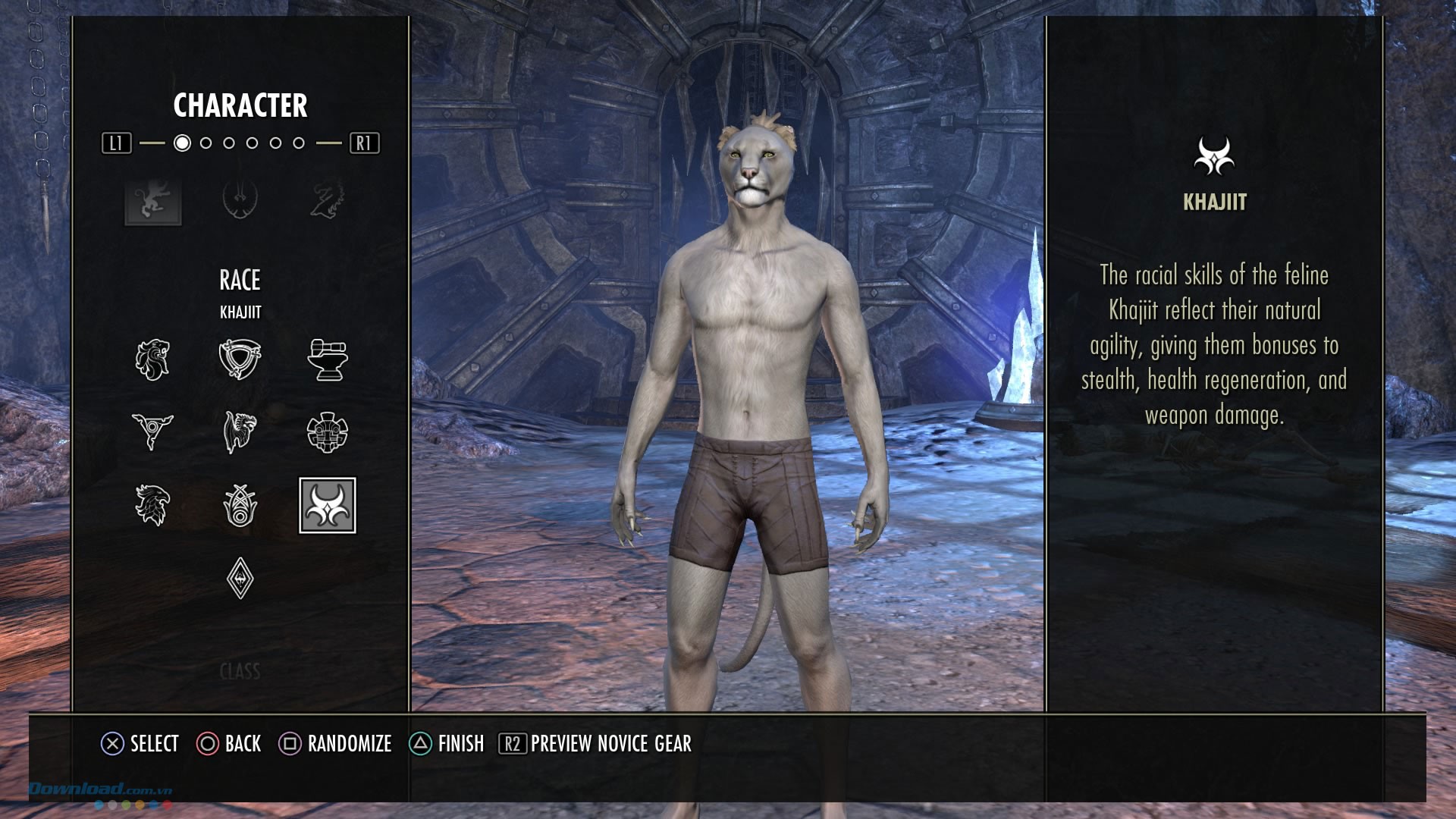This screenshot has height=819, width=1456.
Task: Pick the Orc anvil race icon
Action: coord(328,359)
